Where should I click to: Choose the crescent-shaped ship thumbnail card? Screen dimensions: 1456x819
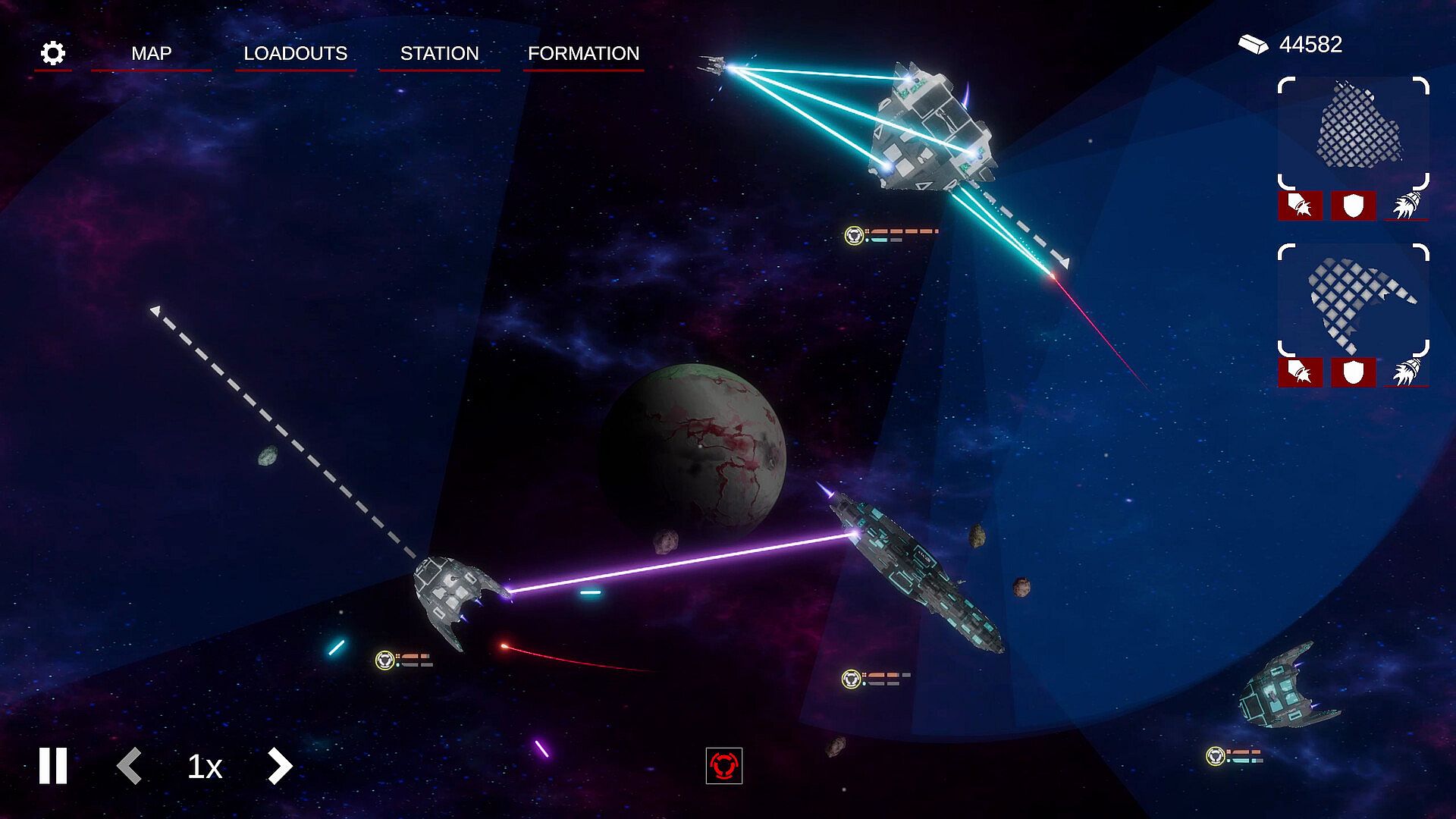tap(1354, 300)
